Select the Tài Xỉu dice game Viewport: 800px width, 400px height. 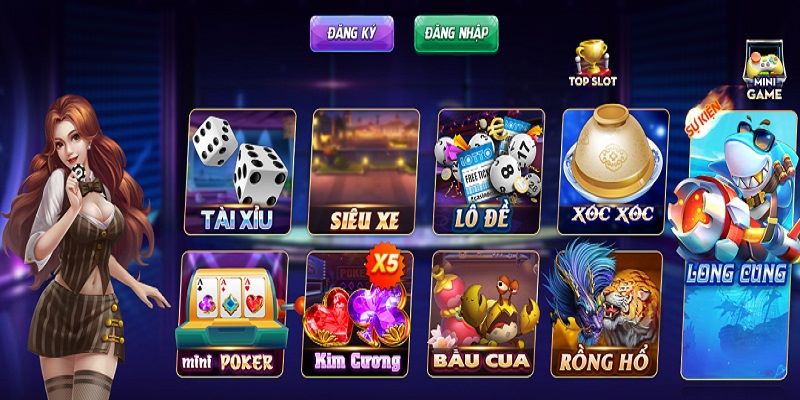[x=242, y=170]
